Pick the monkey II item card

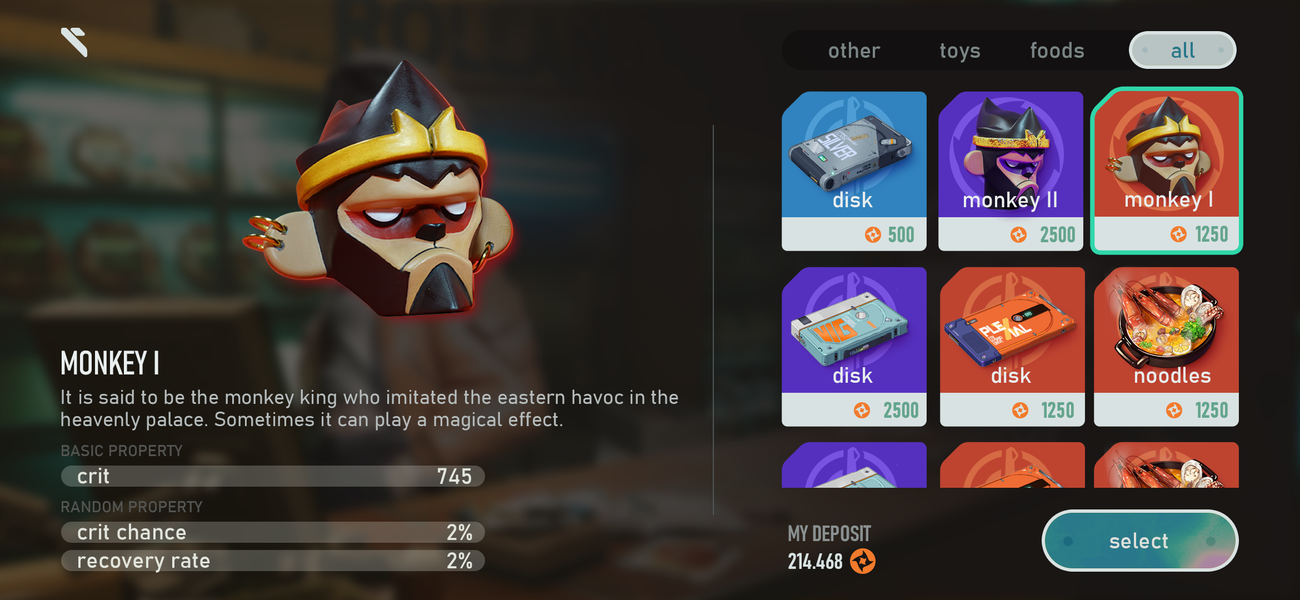pos(1011,170)
